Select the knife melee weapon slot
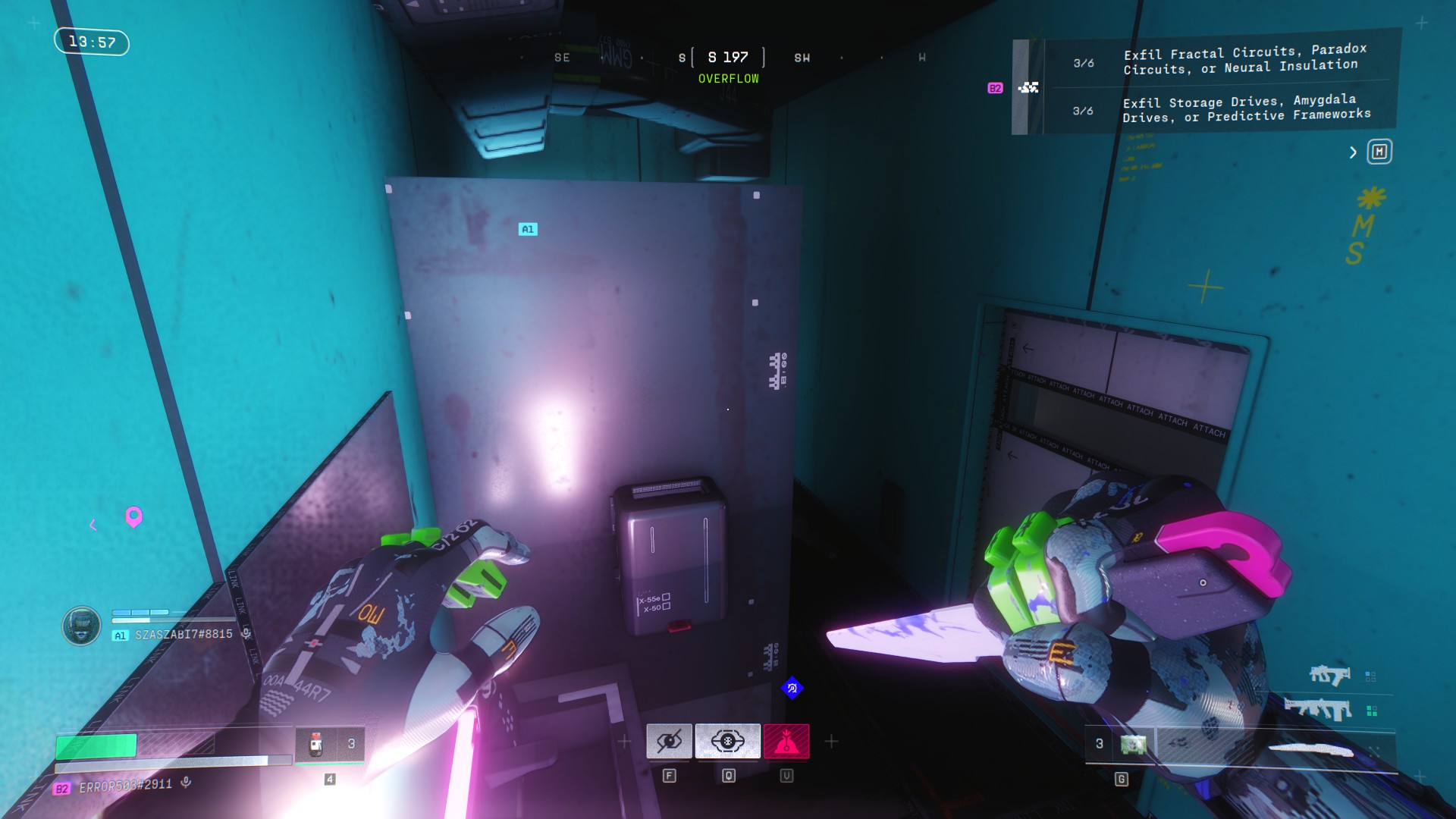The image size is (1456, 819). tap(1312, 751)
